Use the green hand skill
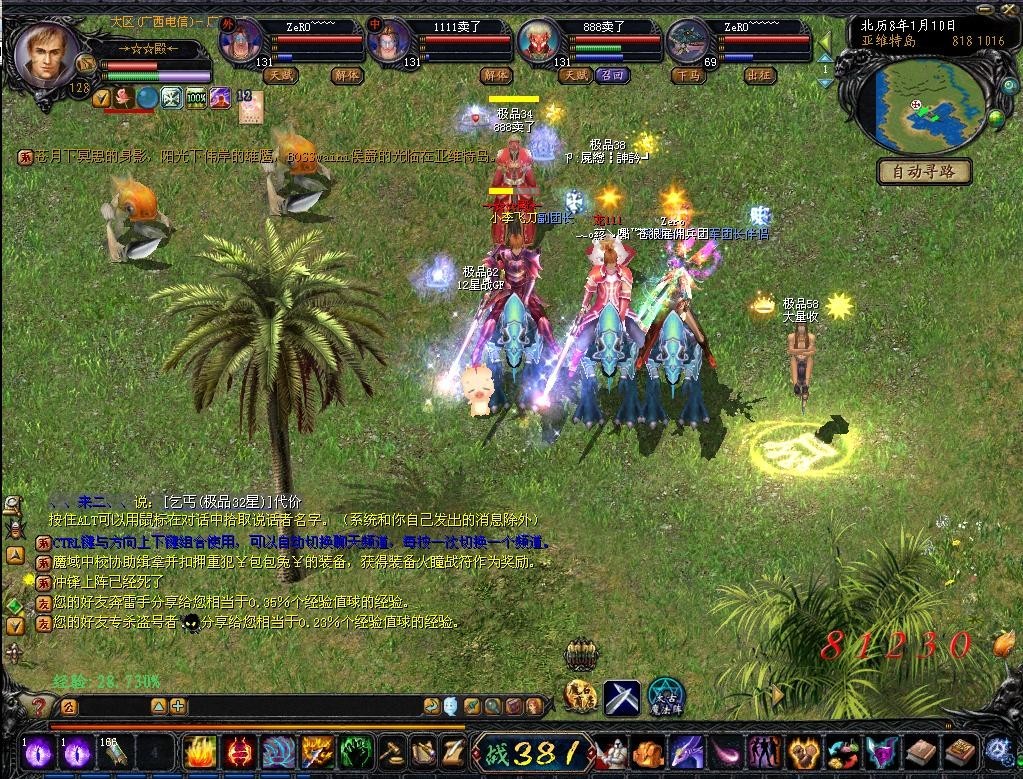 (x=357, y=751)
